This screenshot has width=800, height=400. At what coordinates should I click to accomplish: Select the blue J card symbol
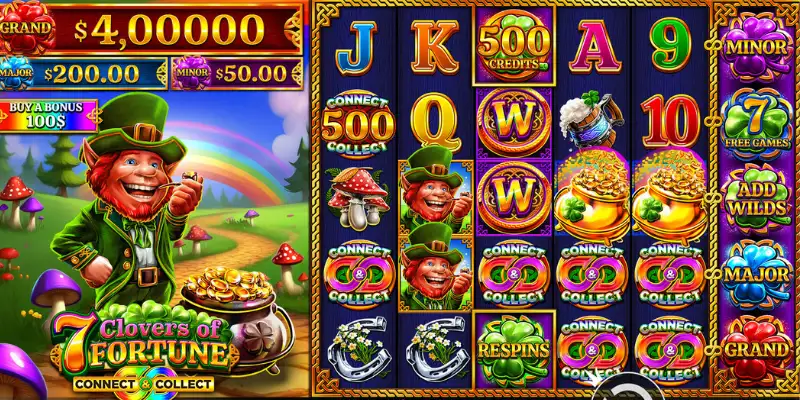click(357, 44)
